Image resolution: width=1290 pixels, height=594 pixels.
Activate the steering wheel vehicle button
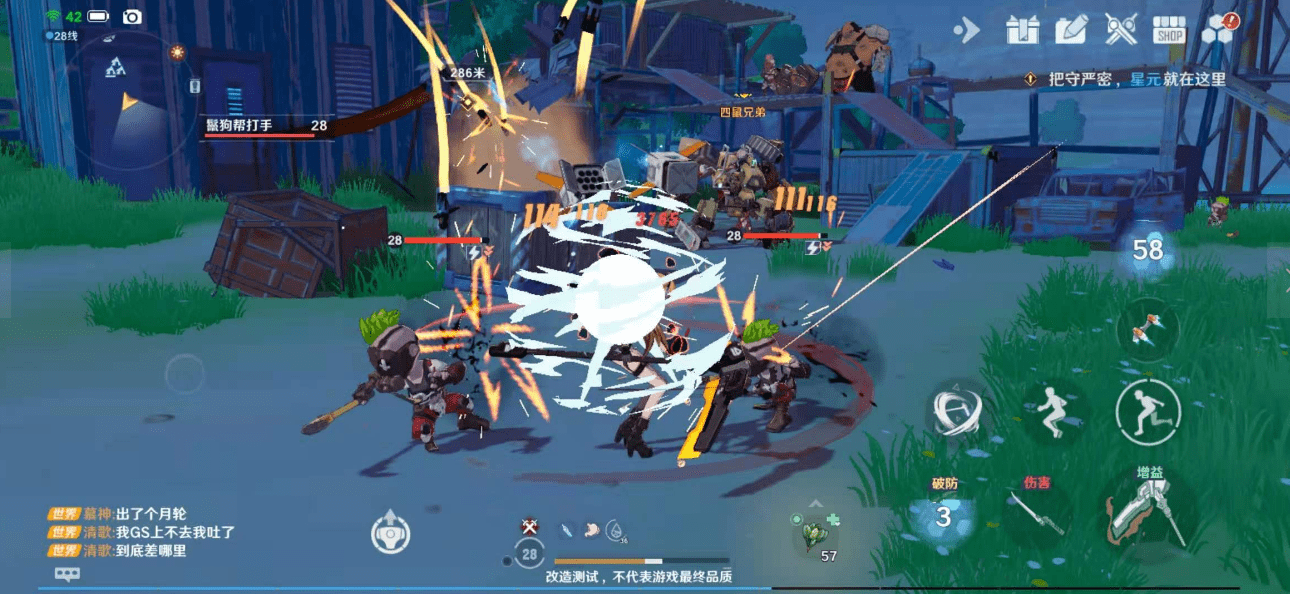(389, 531)
